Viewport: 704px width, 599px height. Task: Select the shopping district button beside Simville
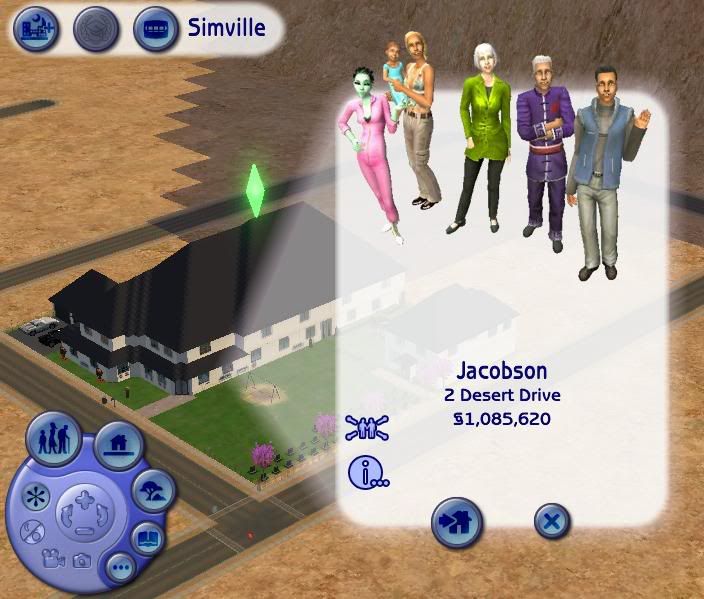point(155,29)
